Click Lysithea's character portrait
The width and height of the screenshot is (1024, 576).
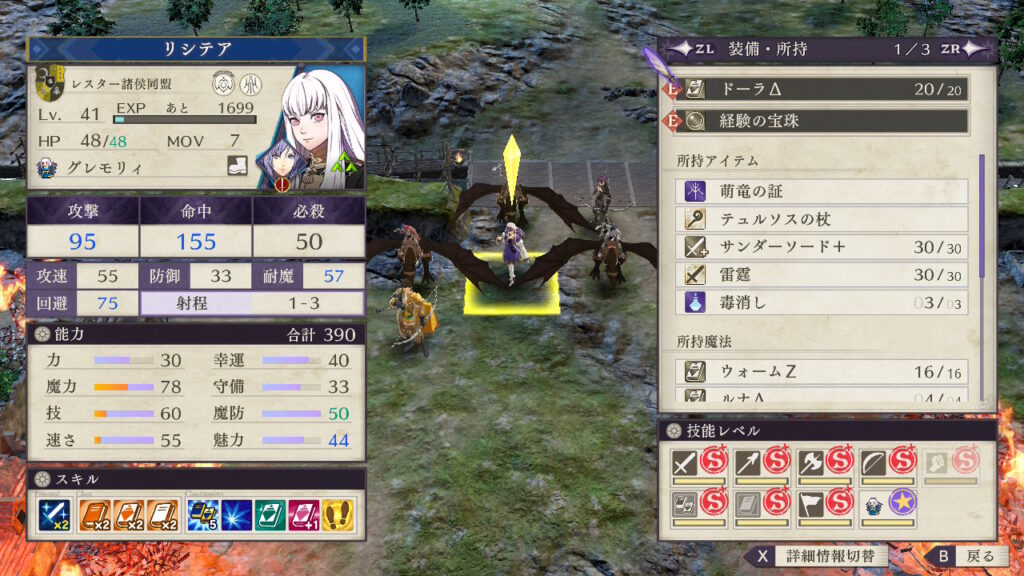318,123
